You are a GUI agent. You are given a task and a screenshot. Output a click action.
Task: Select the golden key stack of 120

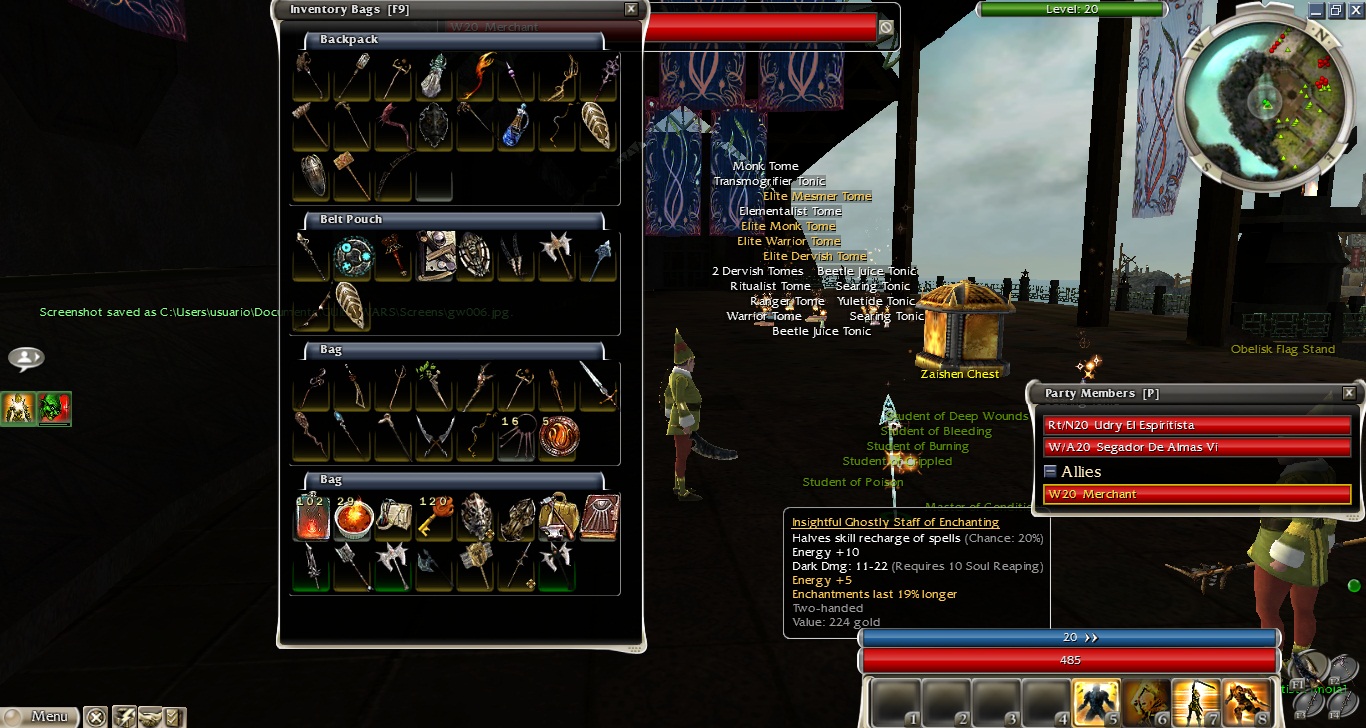click(435, 516)
